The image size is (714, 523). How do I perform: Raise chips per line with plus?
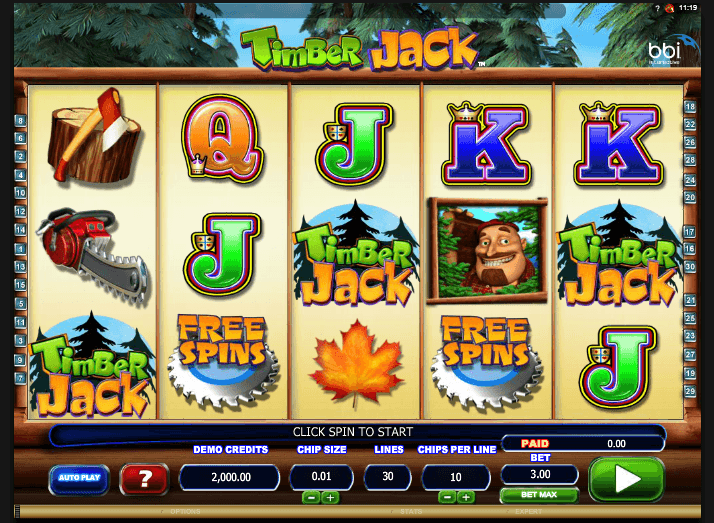coord(467,497)
